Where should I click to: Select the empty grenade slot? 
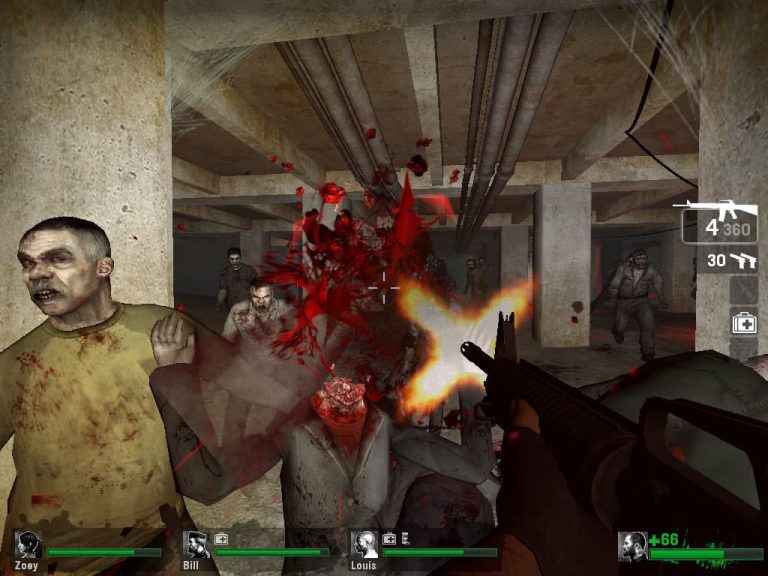[x=743, y=291]
